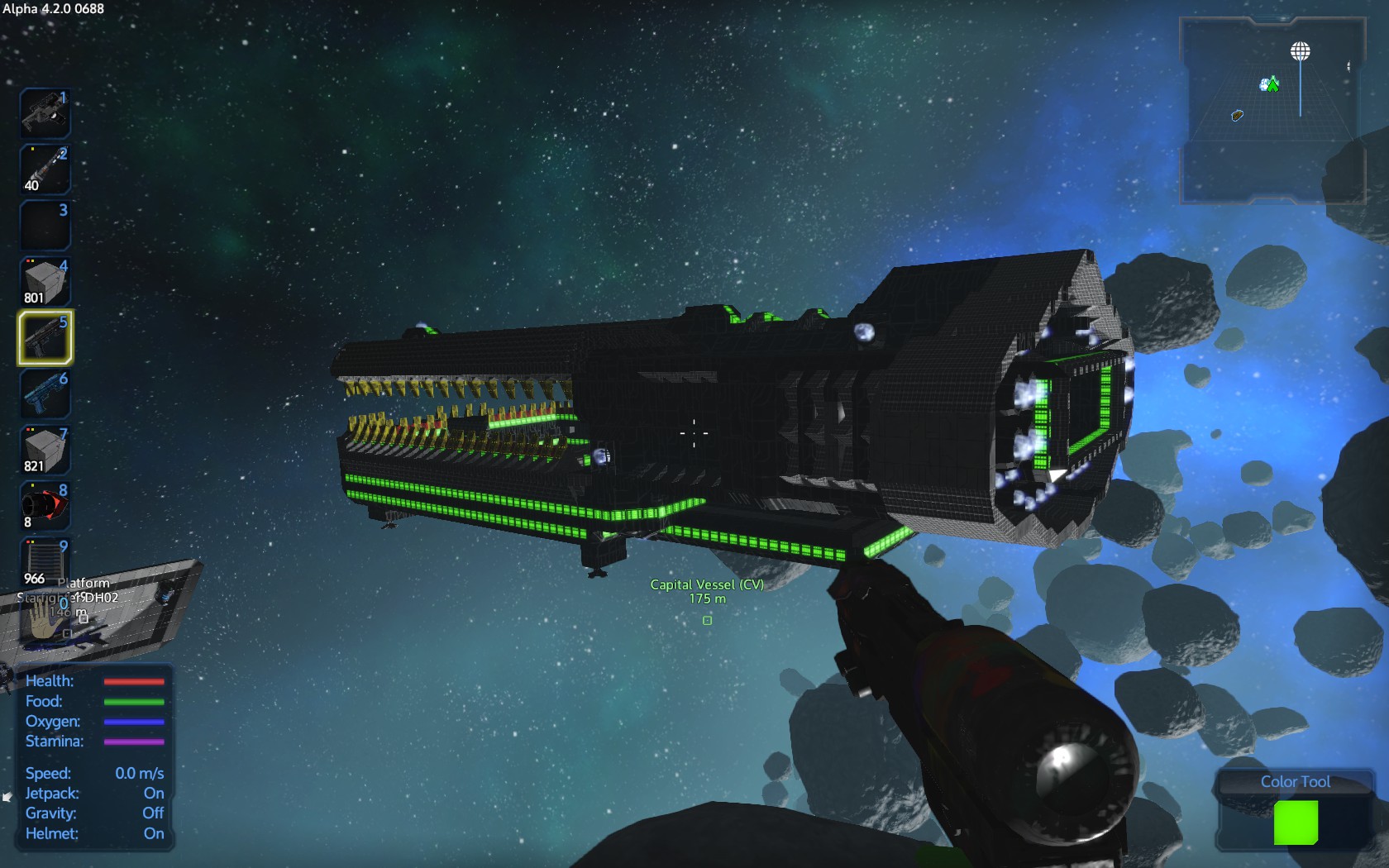Select the rifle in hotbar slot 1
This screenshot has width=1389, height=868.
click(x=45, y=113)
